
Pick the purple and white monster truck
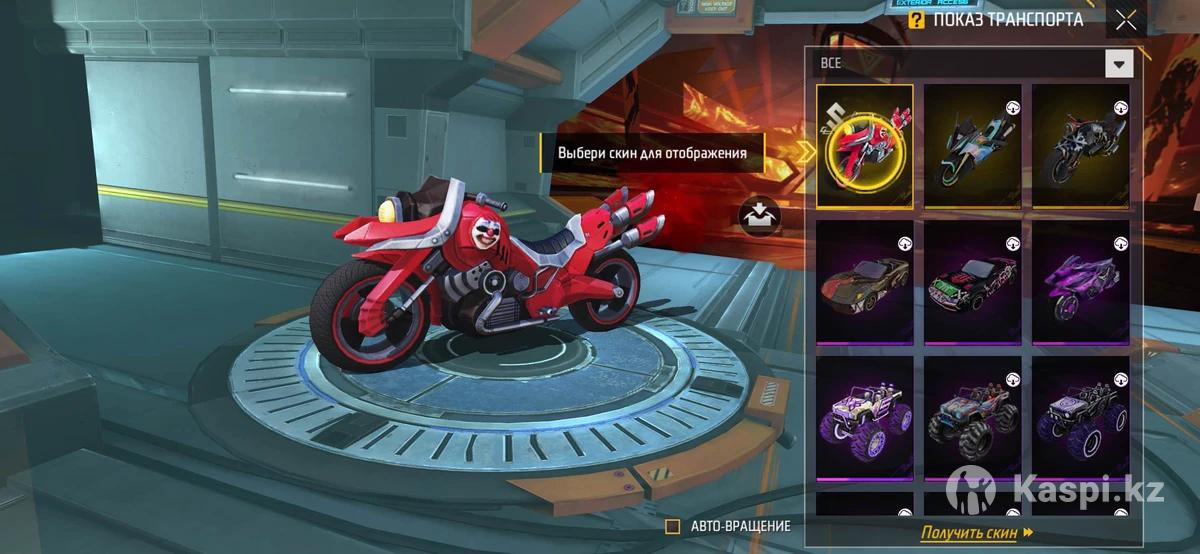[865, 419]
